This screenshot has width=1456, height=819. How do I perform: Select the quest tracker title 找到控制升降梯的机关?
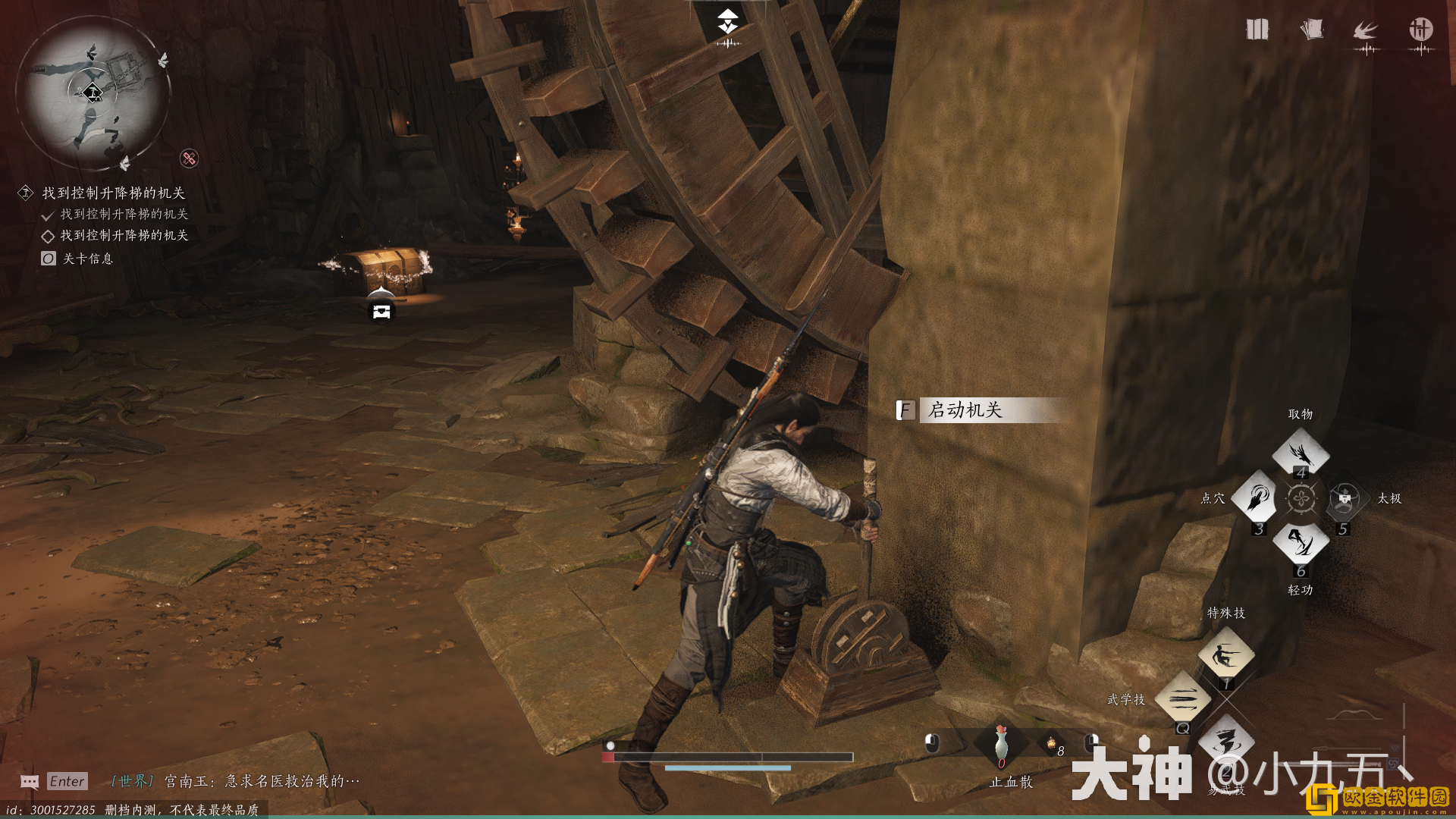114,193
